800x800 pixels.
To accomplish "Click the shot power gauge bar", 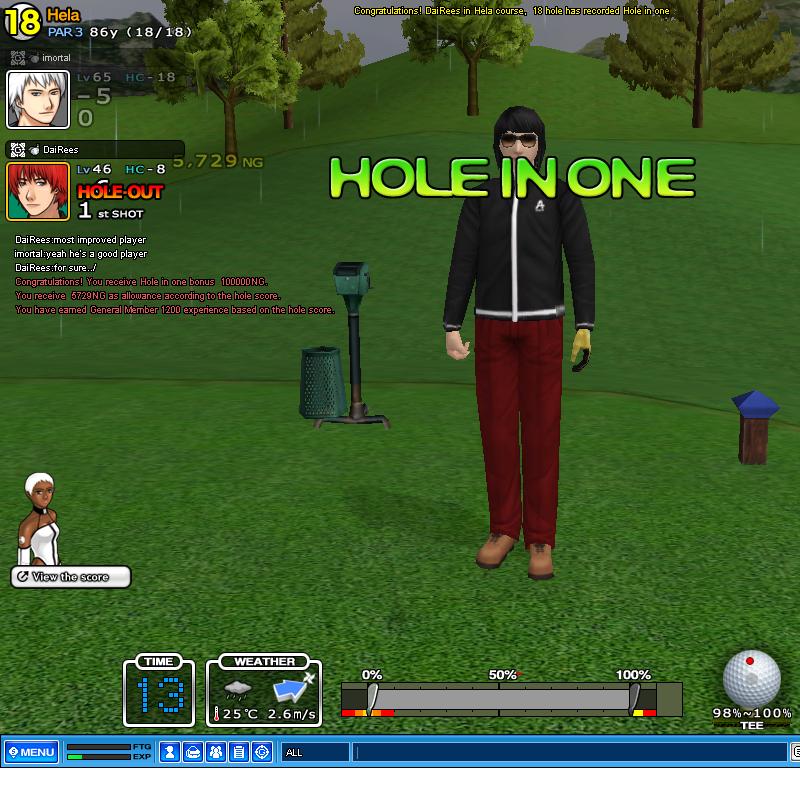I will pyautogui.click(x=511, y=697).
